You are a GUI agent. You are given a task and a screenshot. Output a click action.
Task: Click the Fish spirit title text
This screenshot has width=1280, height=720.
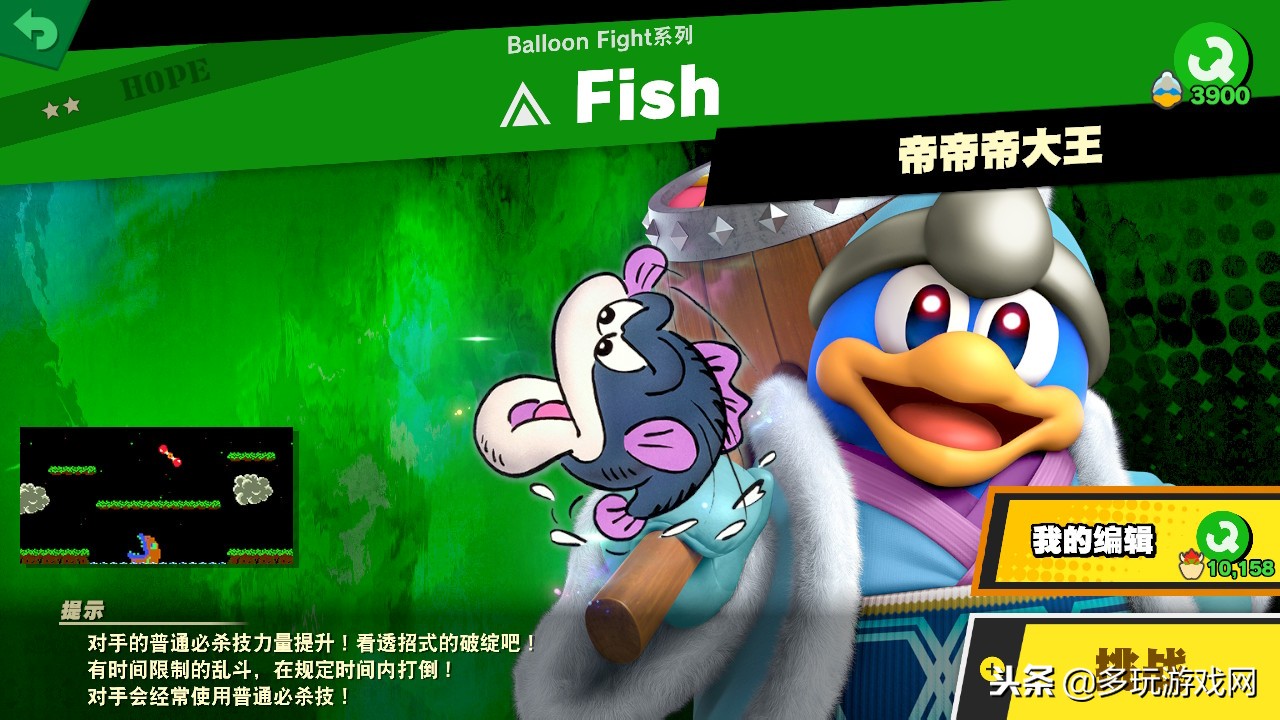(x=648, y=92)
